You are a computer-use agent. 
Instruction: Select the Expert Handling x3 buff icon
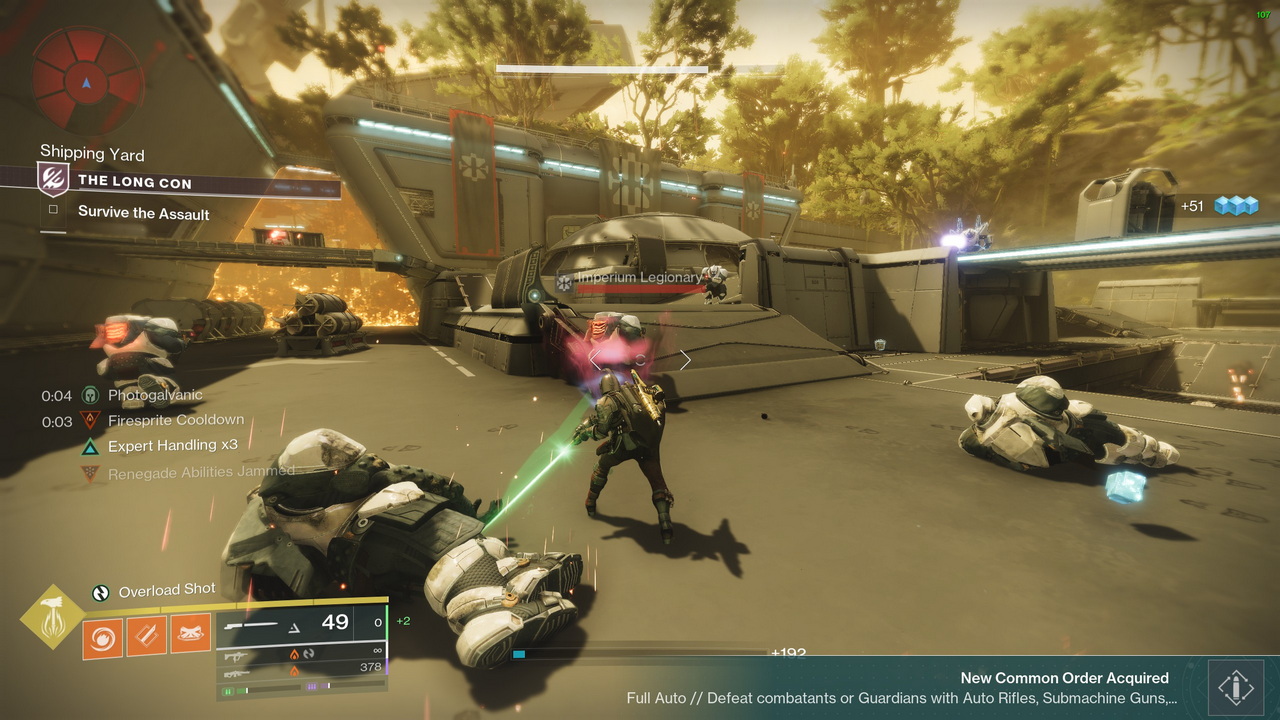(91, 446)
